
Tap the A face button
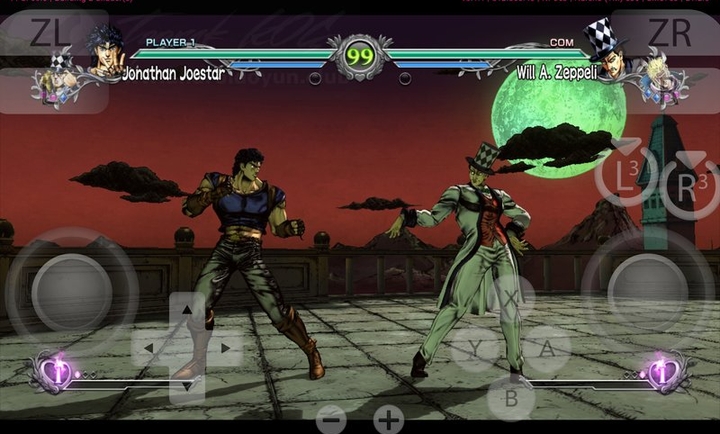[547, 349]
